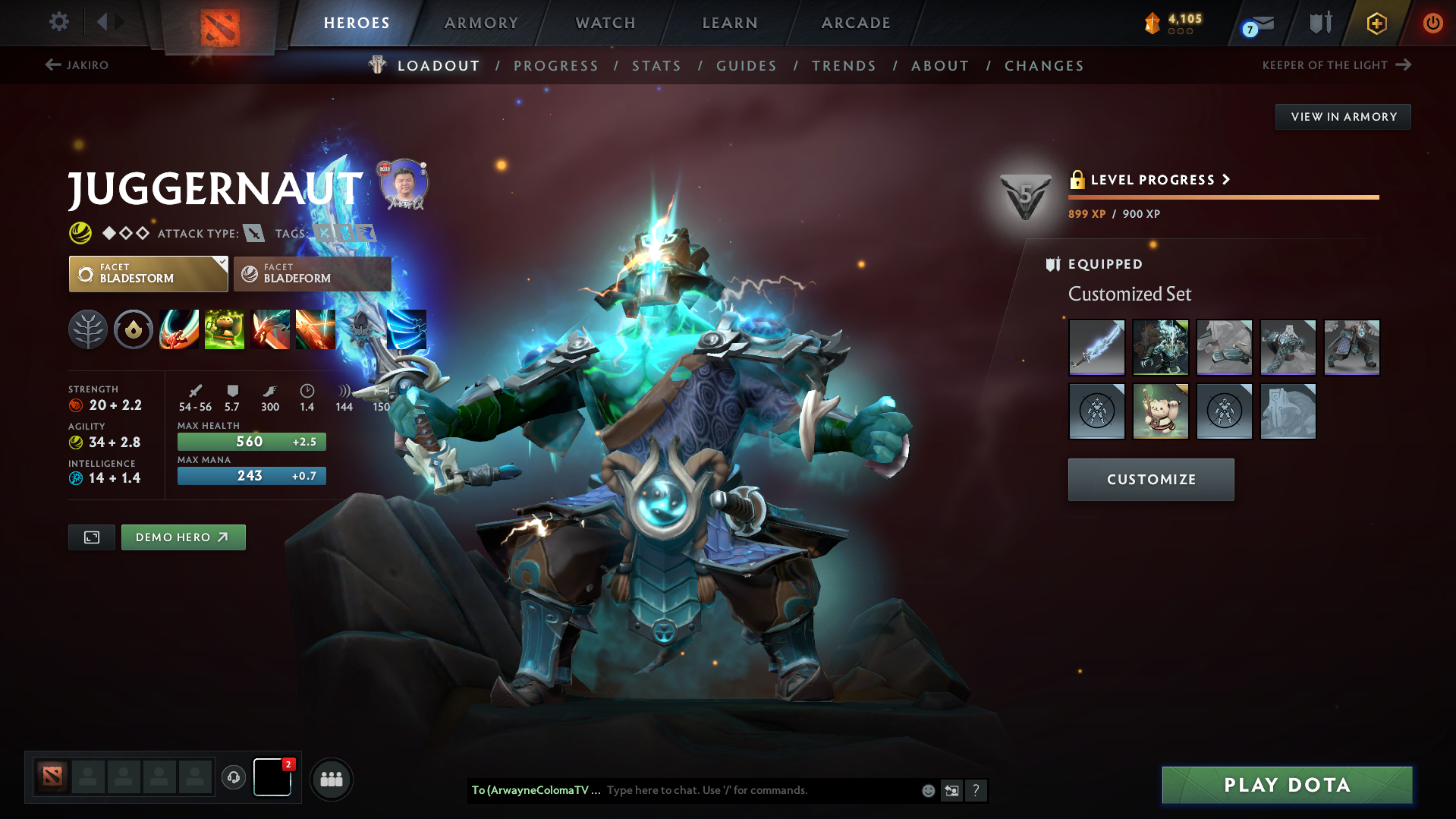
Task: Click View in Armory
Action: click(x=1343, y=116)
